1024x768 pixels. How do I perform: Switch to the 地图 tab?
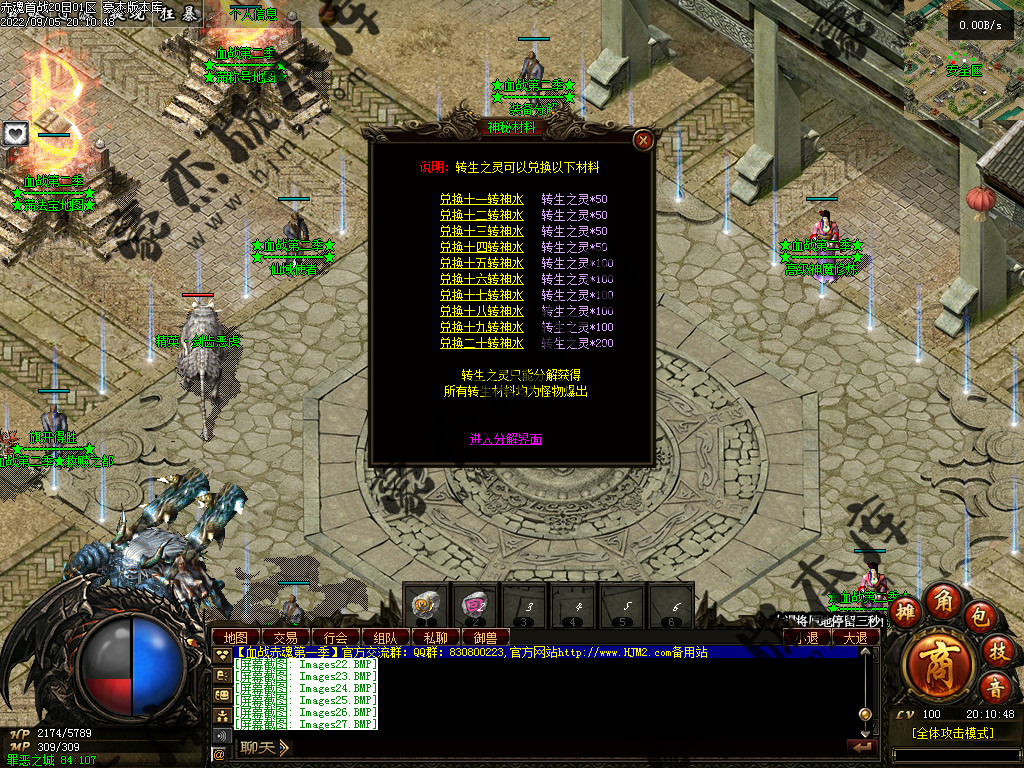(x=236, y=637)
